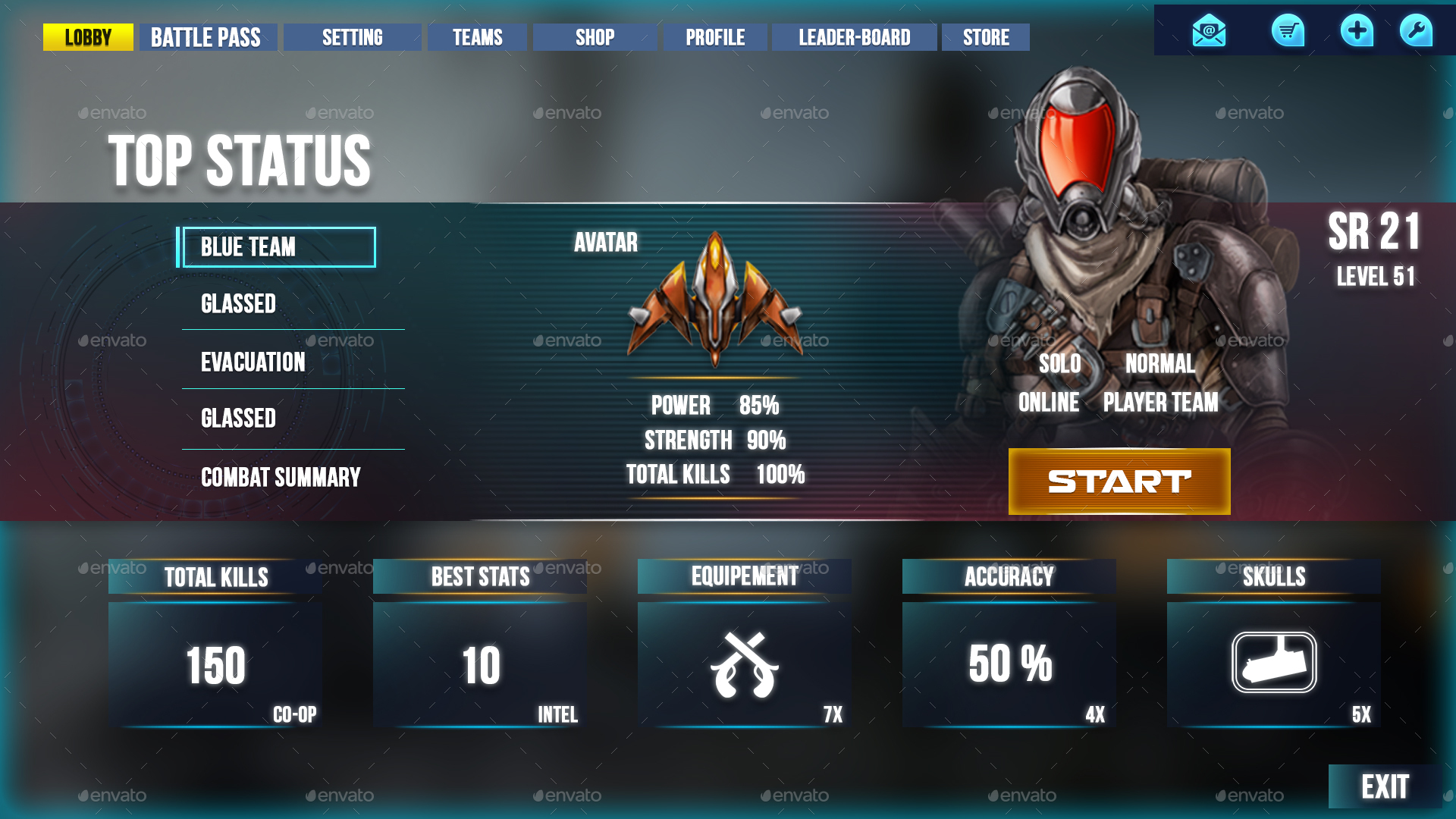Image resolution: width=1456 pixels, height=819 pixels.
Task: Click the plus add icon
Action: 1357,30
